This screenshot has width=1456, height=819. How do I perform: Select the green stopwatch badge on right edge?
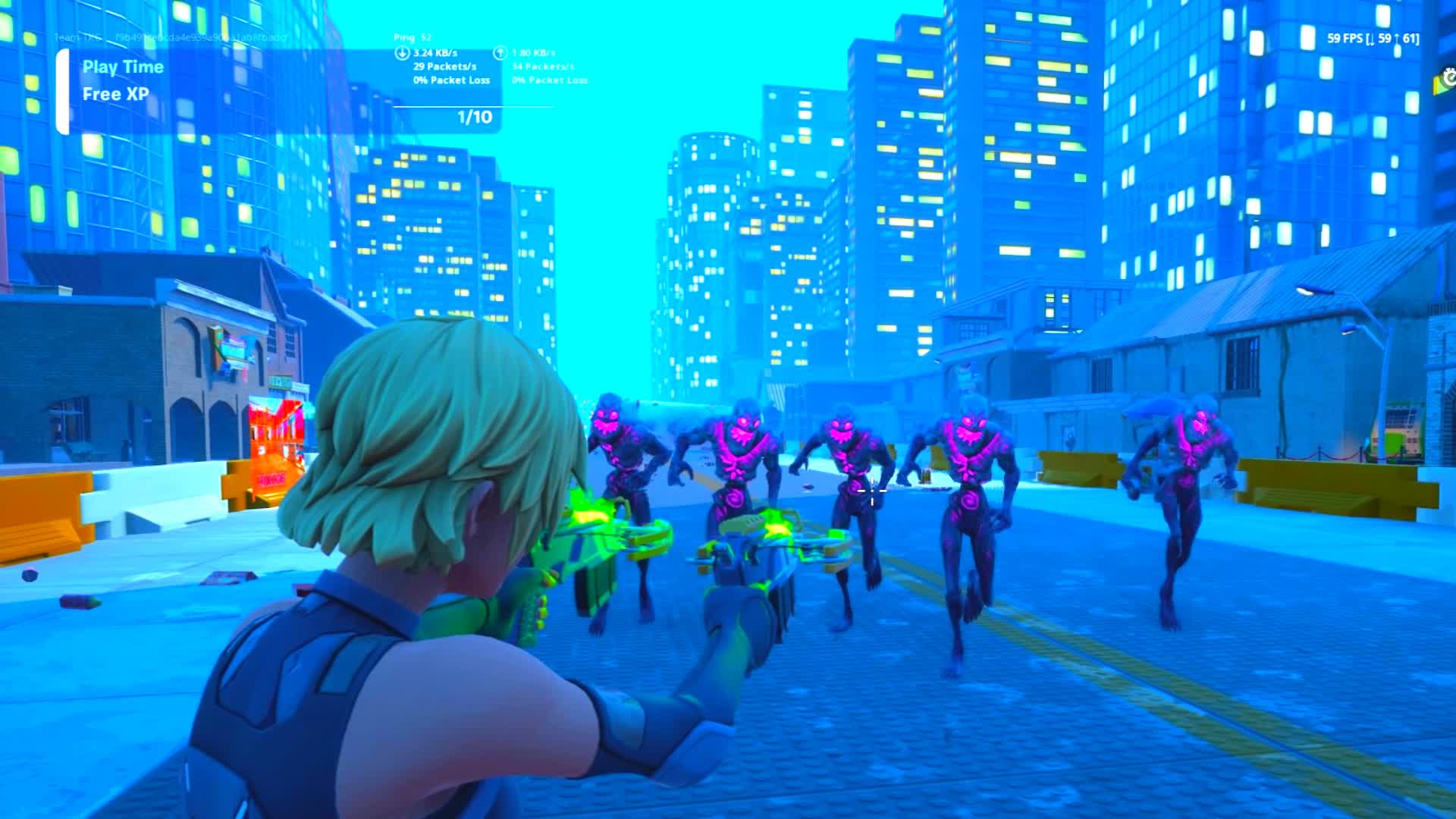pyautogui.click(x=1445, y=78)
